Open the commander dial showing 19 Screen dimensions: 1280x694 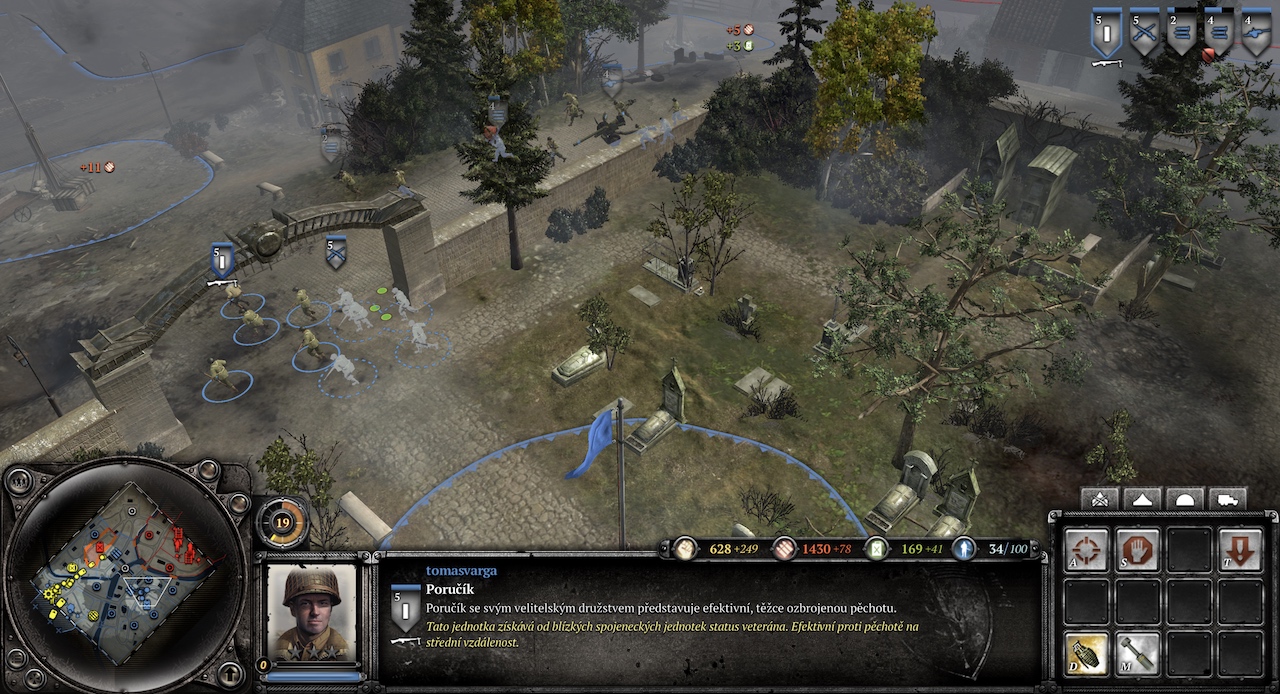coord(282,522)
